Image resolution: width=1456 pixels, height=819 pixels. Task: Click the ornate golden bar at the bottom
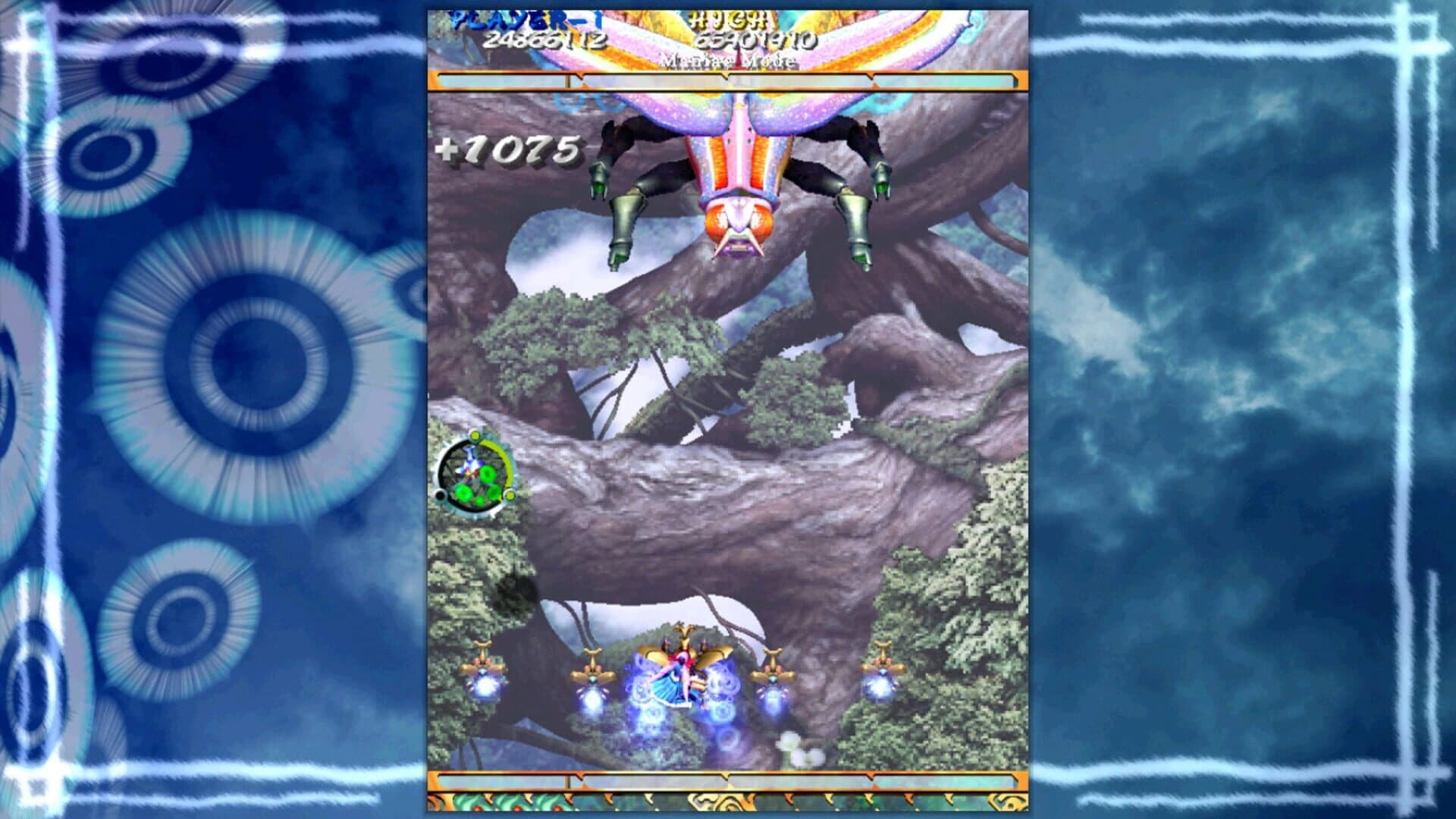click(x=728, y=800)
